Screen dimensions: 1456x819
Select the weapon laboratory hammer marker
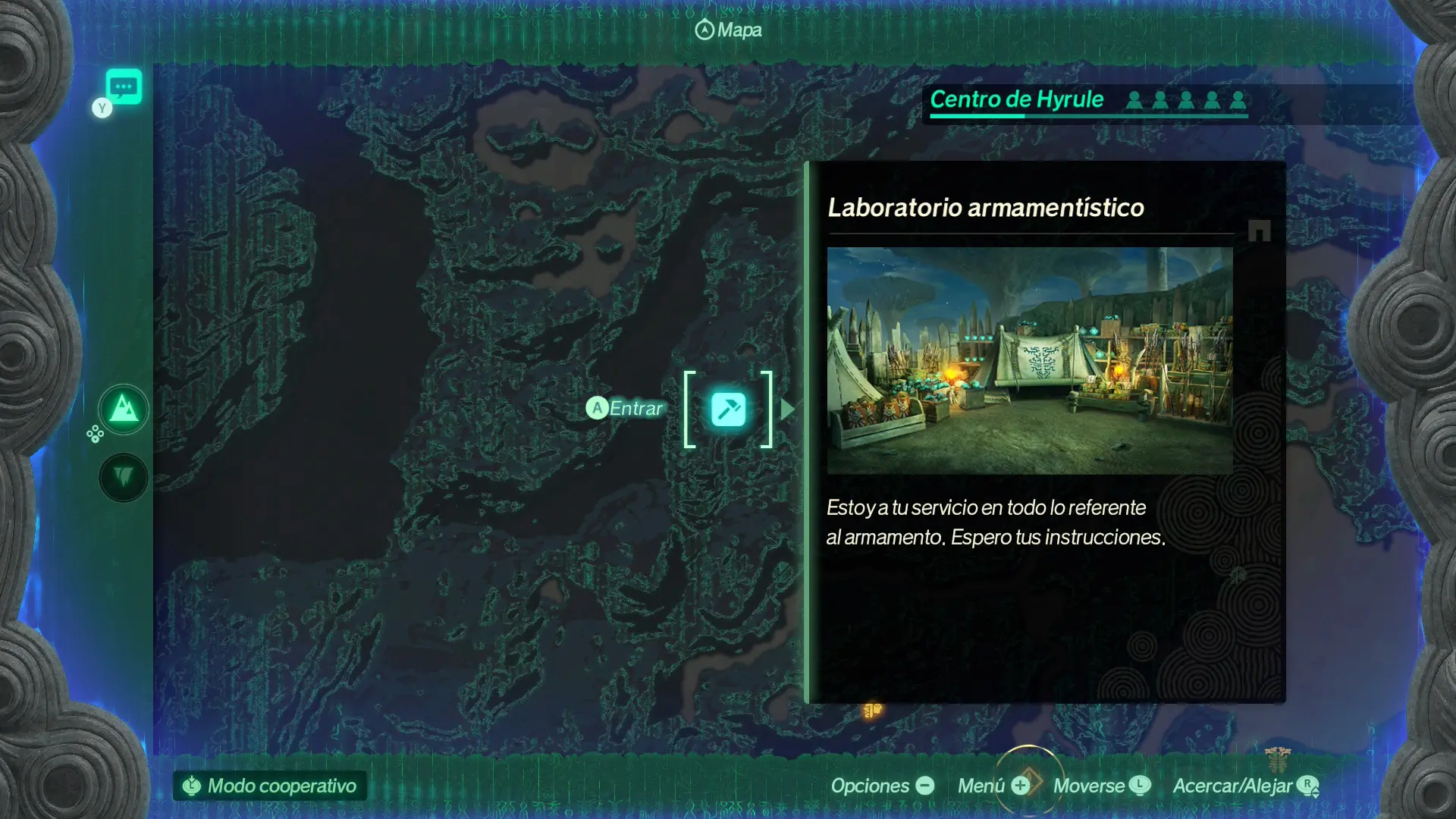pos(728,409)
